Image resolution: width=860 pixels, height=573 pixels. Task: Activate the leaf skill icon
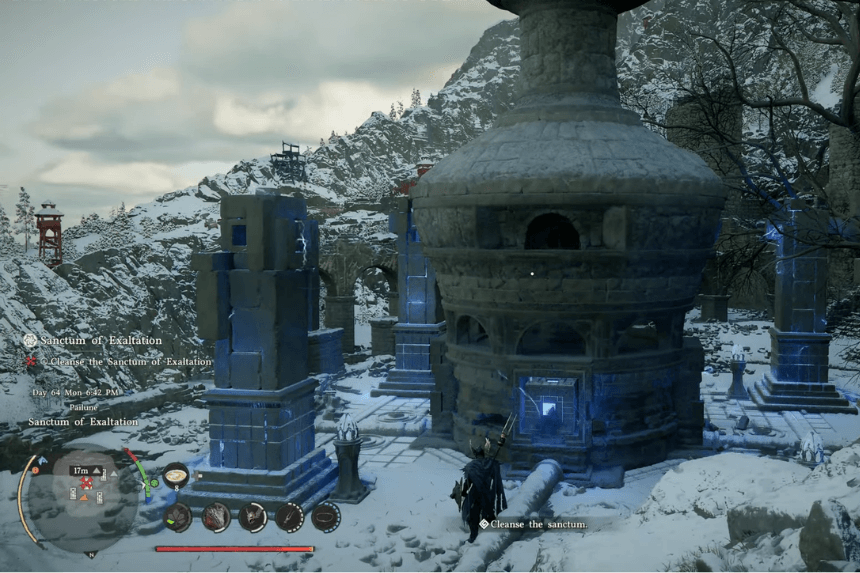tap(178, 517)
